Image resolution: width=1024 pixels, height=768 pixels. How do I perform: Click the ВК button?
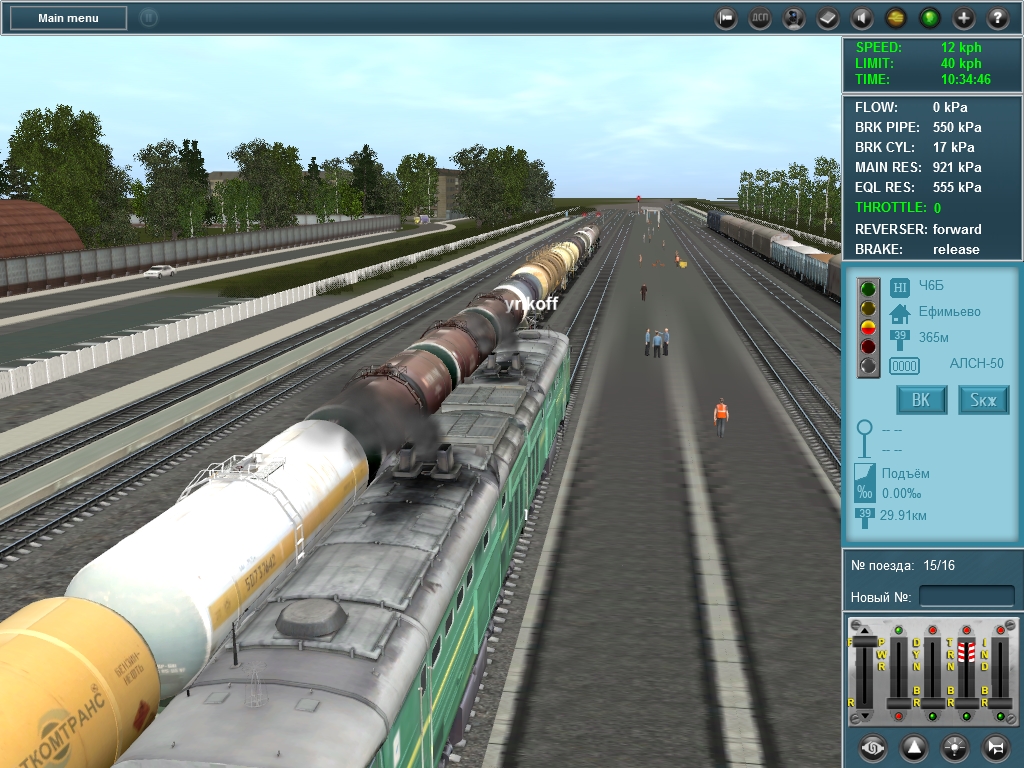click(x=921, y=401)
